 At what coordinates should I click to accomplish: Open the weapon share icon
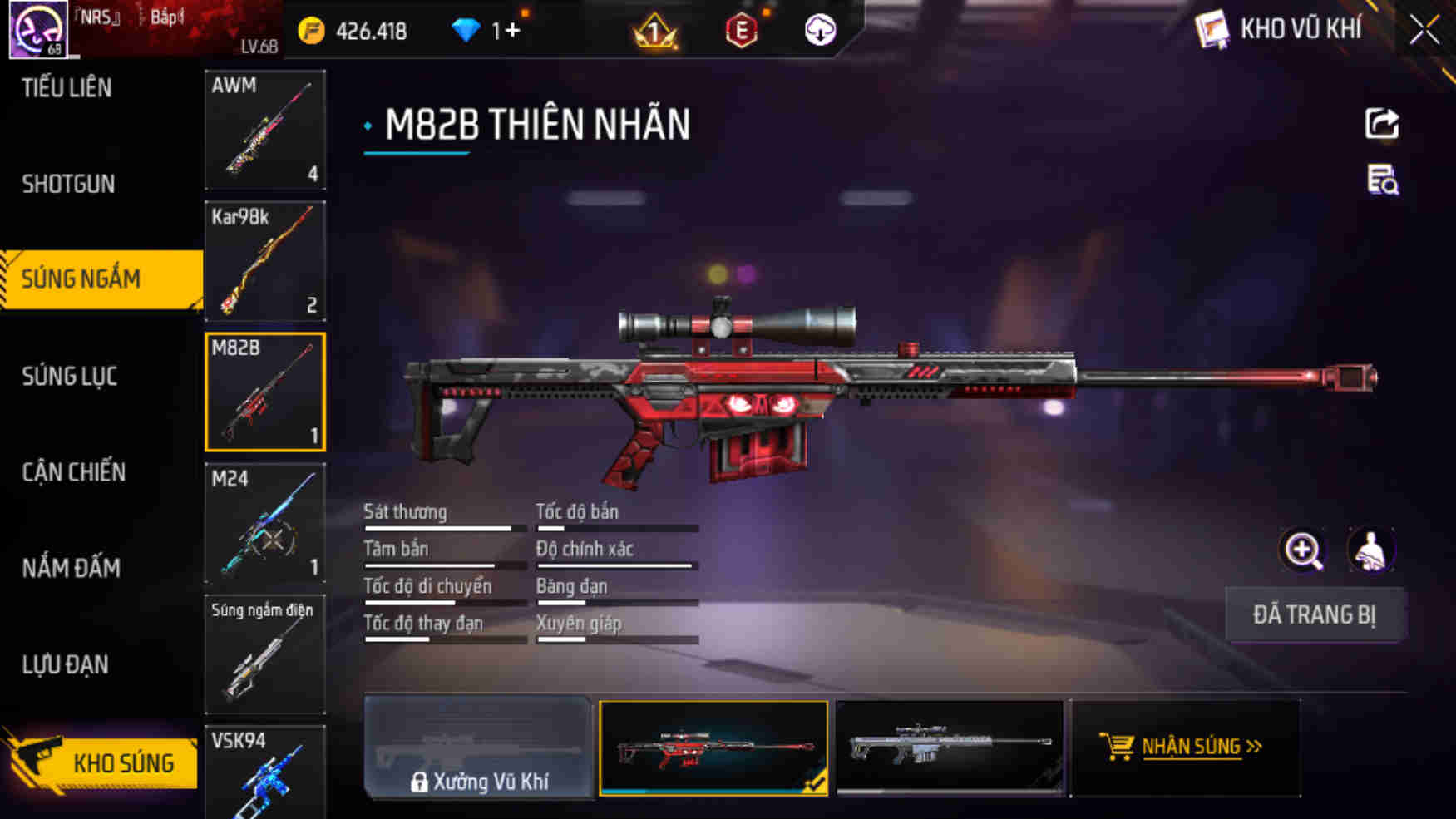coord(1381,125)
